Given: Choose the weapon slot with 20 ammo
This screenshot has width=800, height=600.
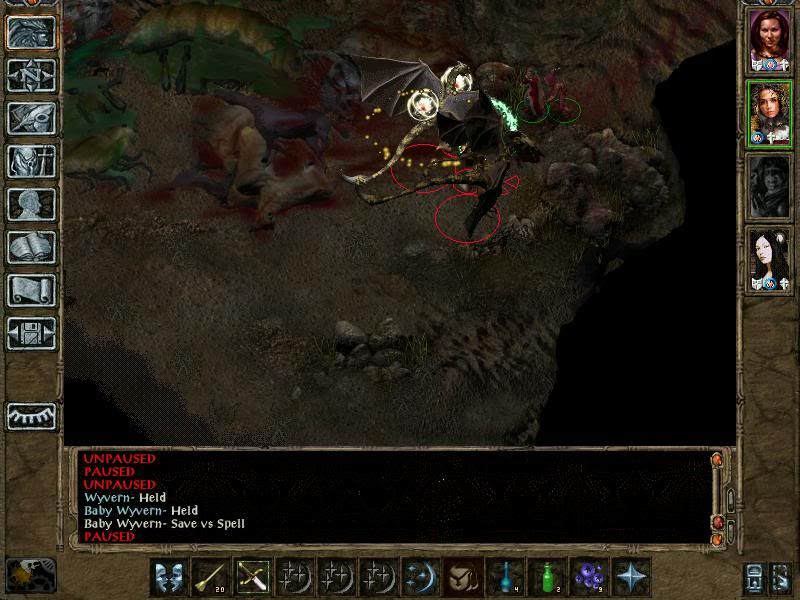Looking at the screenshot, I should tap(211, 576).
